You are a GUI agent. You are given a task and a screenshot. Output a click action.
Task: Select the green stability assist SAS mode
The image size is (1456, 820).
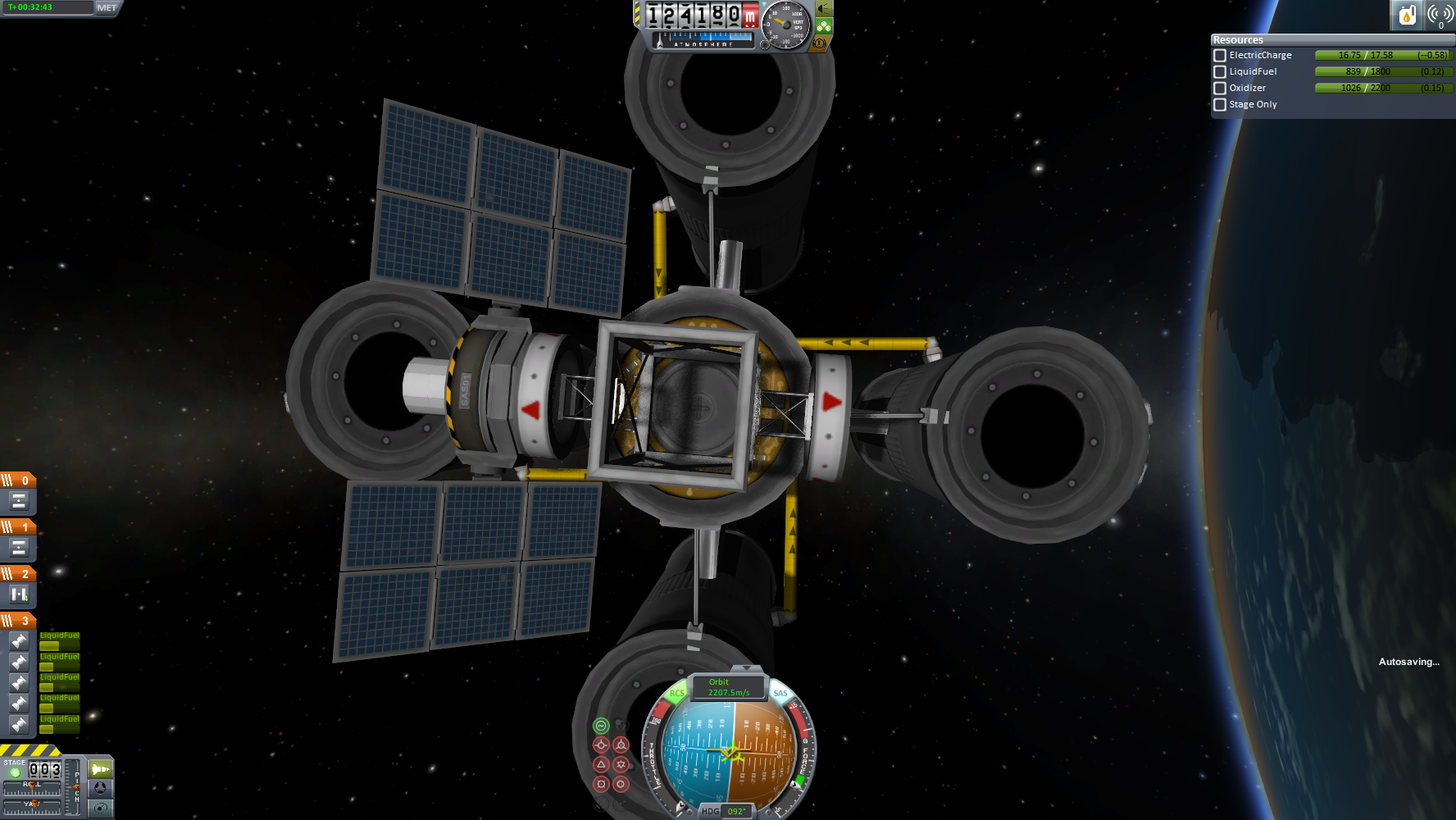[x=601, y=726]
